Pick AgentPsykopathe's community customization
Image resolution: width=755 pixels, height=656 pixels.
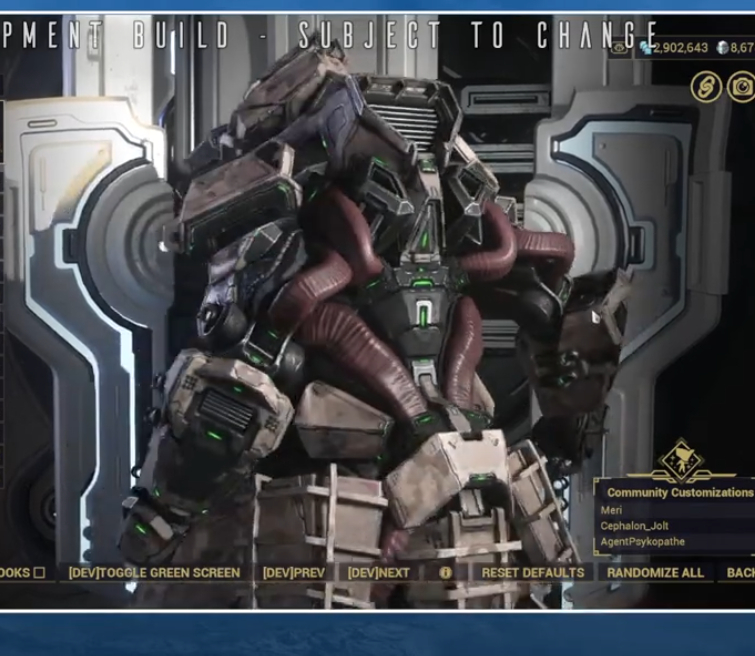coord(645,542)
